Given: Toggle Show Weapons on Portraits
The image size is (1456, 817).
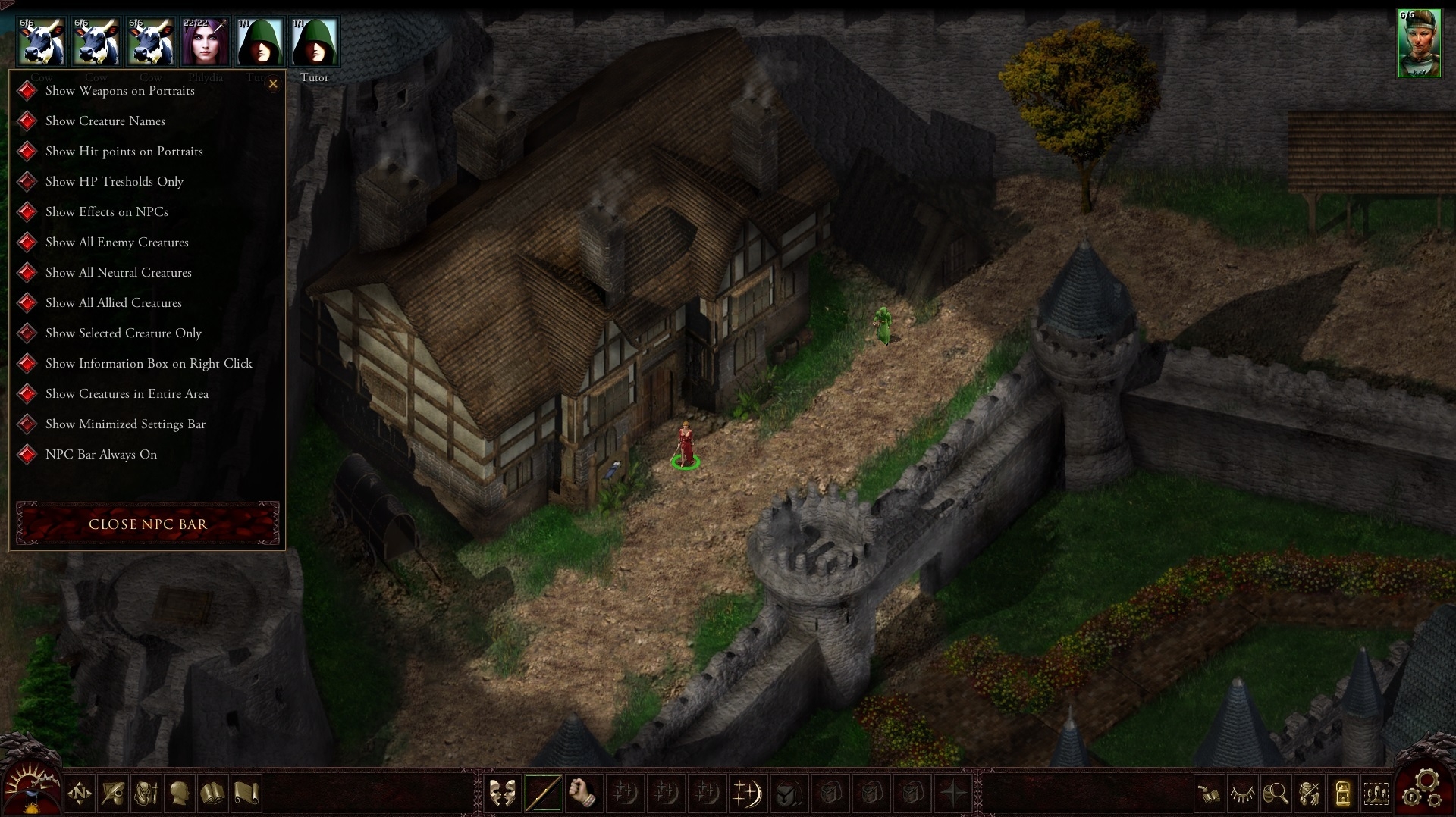Looking at the screenshot, I should 28,91.
